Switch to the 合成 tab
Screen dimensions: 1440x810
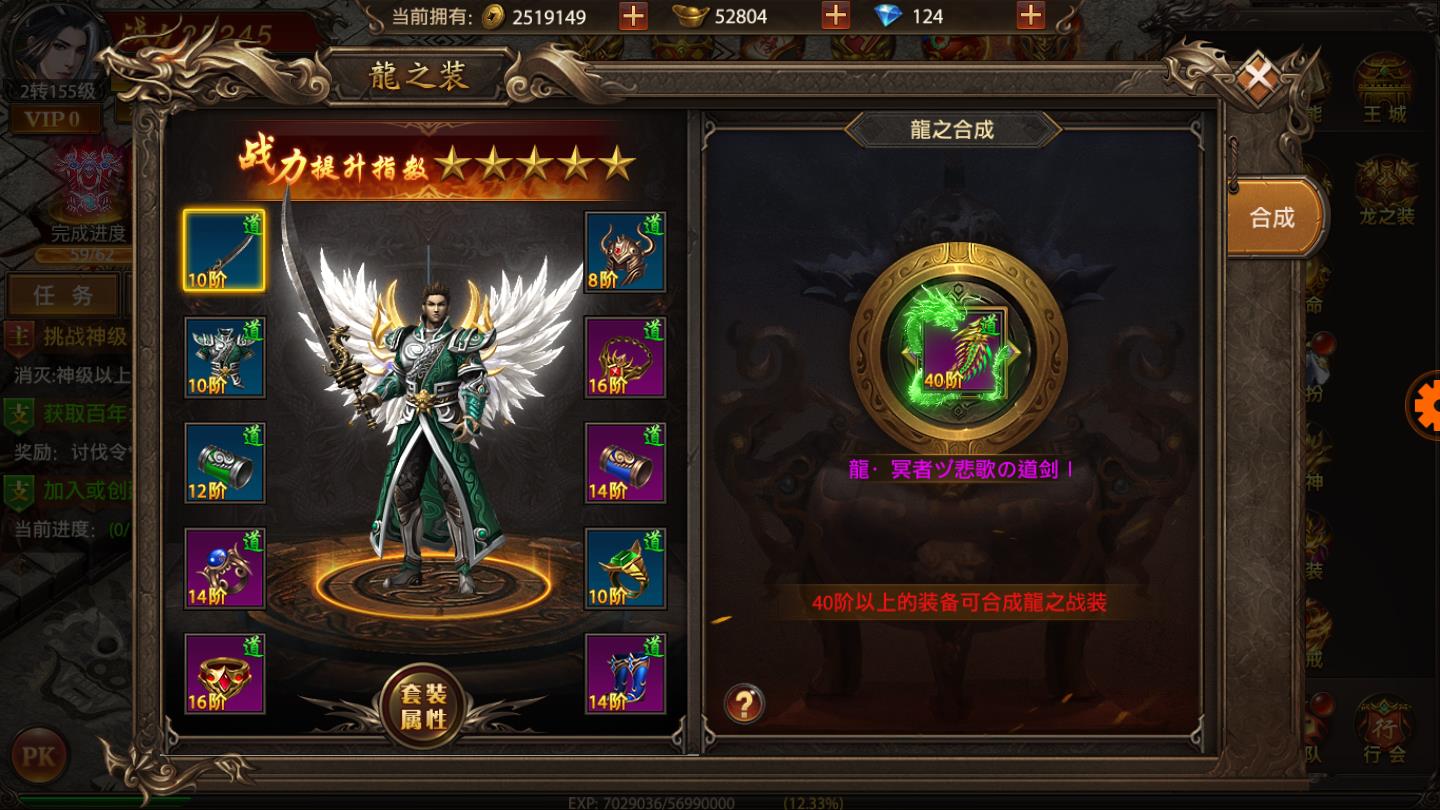pos(1272,217)
